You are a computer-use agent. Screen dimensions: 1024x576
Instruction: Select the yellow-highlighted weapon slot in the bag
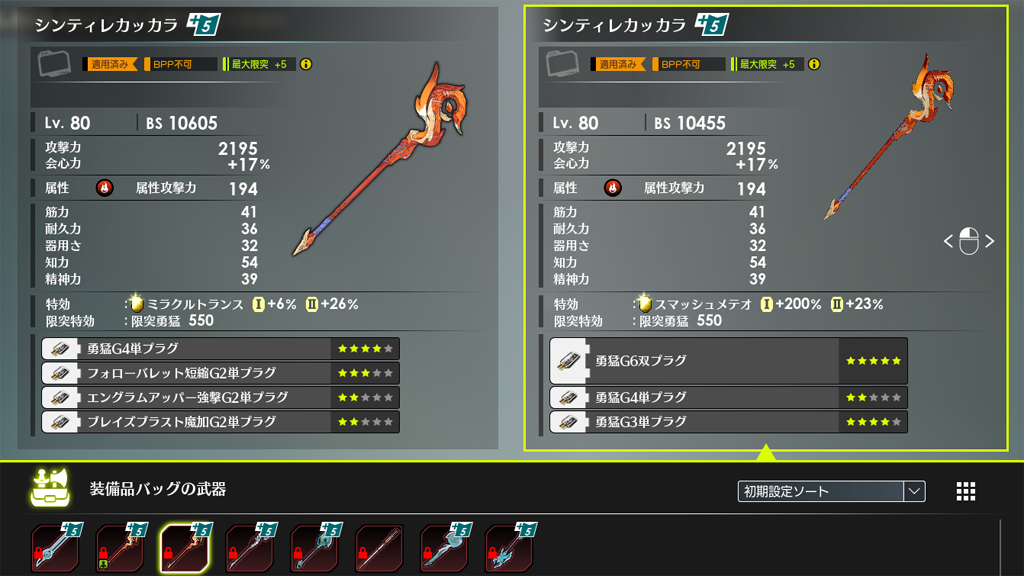pyautogui.click(x=185, y=547)
